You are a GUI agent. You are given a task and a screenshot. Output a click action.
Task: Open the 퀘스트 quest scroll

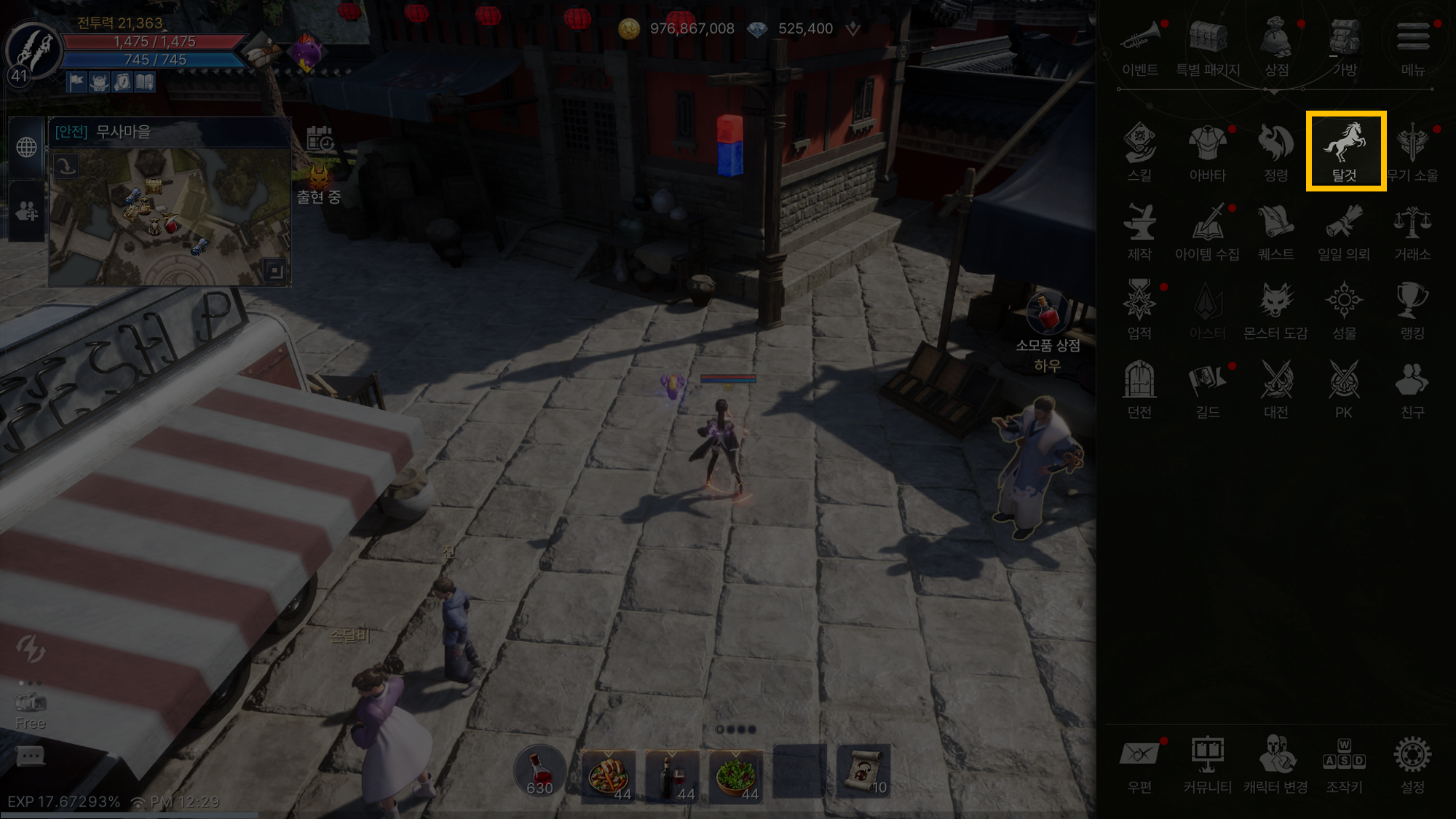tap(1275, 229)
